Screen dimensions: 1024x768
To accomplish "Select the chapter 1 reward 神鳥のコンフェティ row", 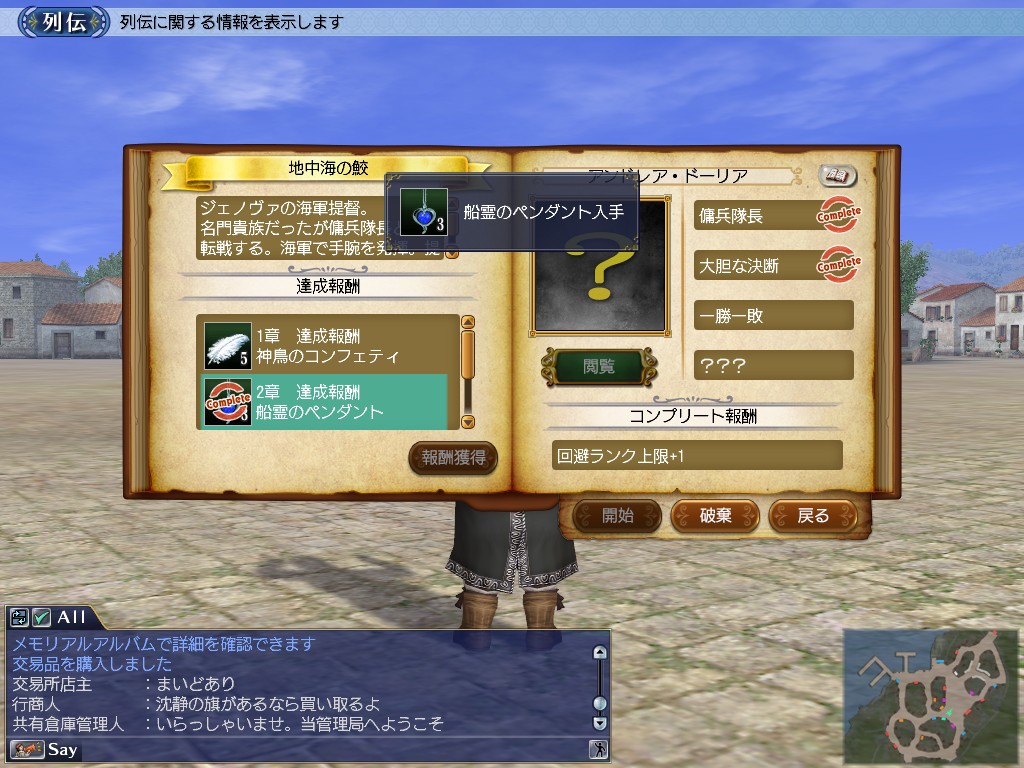I will [323, 345].
